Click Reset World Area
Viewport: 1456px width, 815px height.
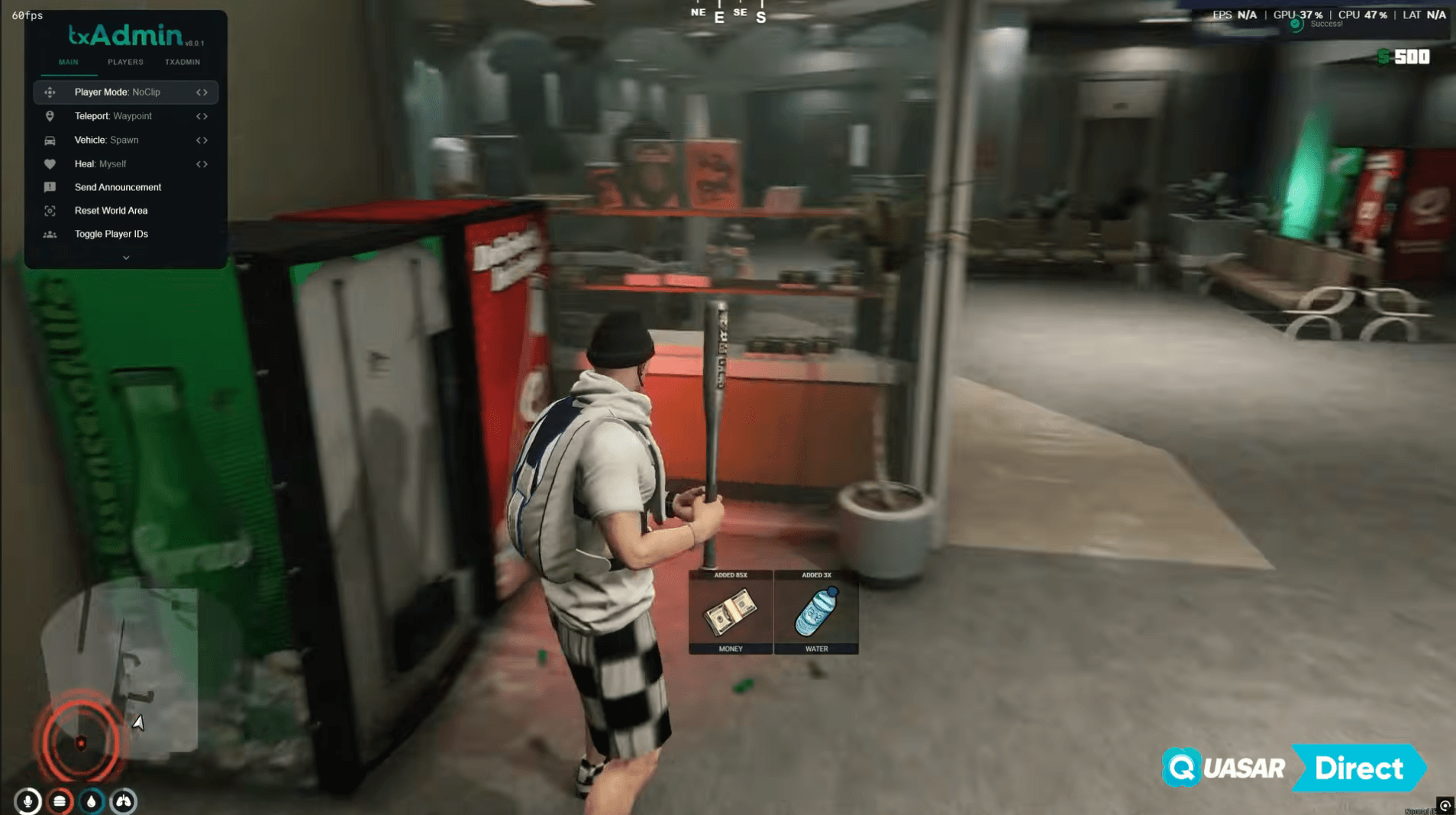pyautogui.click(x=111, y=210)
